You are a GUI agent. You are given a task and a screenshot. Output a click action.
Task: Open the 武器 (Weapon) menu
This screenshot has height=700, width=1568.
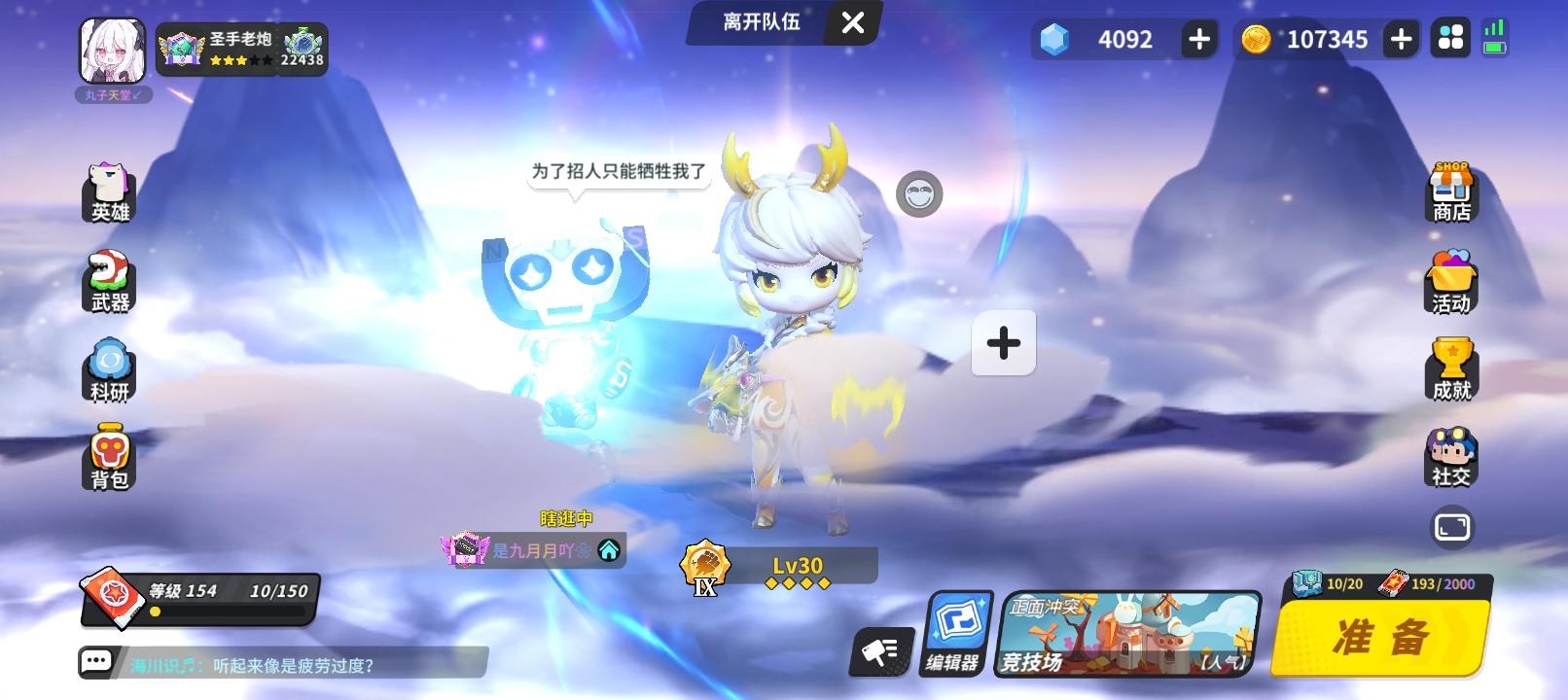tap(110, 282)
